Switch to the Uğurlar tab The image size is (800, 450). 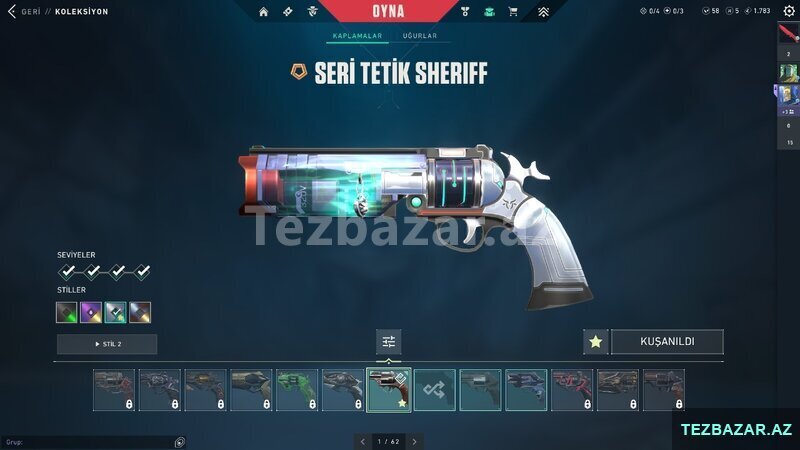coord(419,36)
